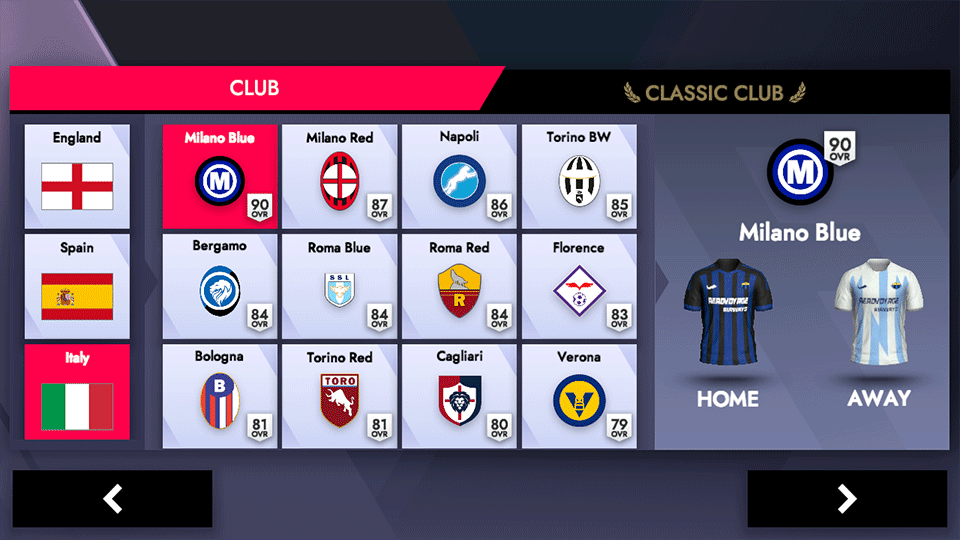Continue with the right arrow button
The height and width of the screenshot is (540, 960).
(846, 498)
